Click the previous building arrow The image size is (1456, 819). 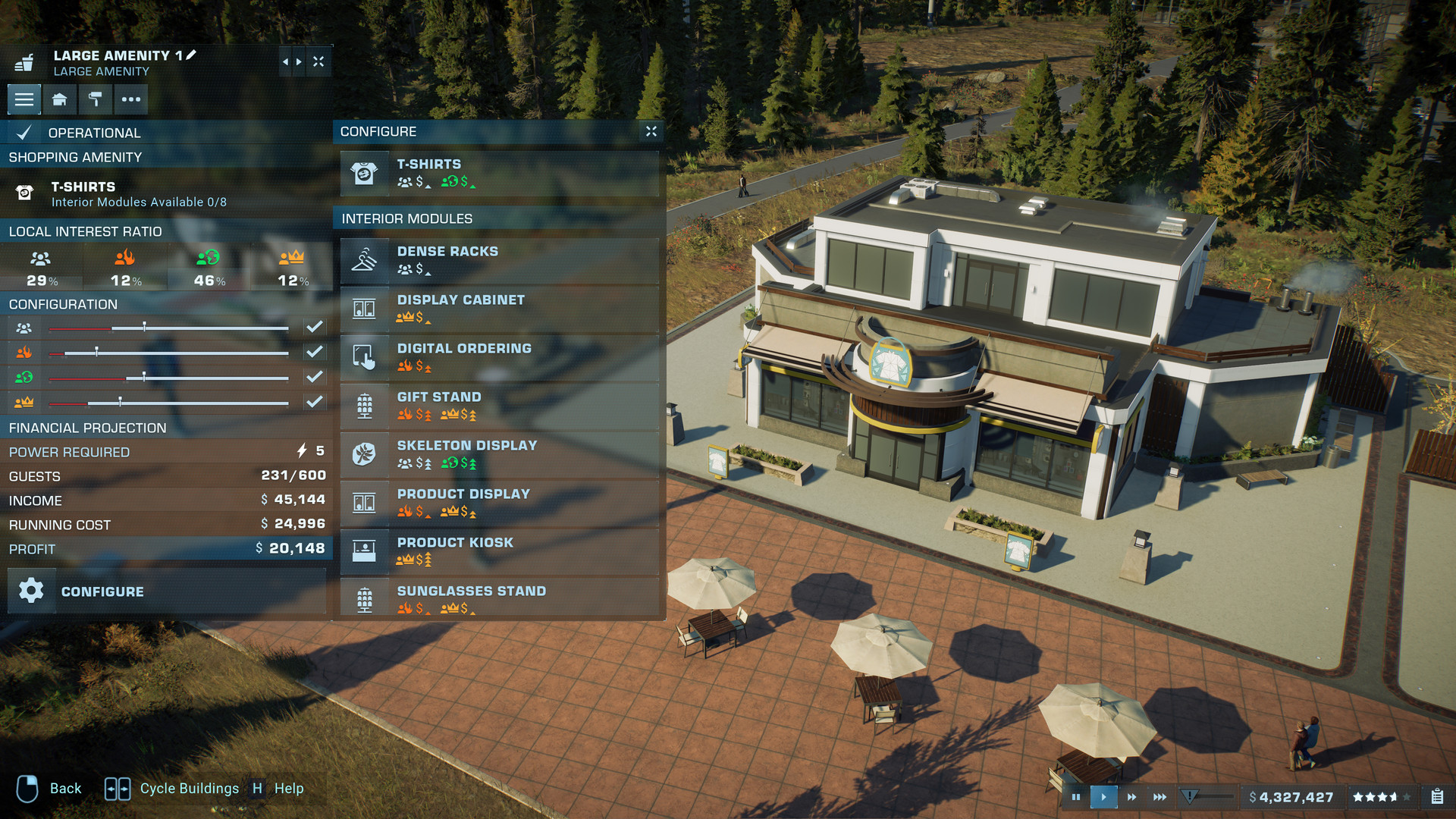tap(286, 61)
